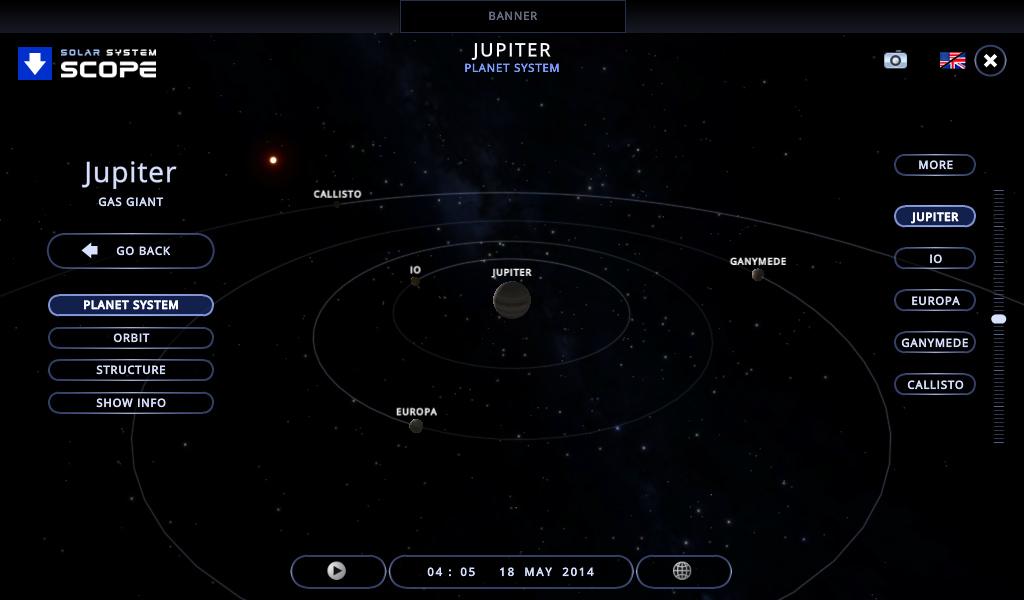Go back to the previous view

(x=131, y=251)
